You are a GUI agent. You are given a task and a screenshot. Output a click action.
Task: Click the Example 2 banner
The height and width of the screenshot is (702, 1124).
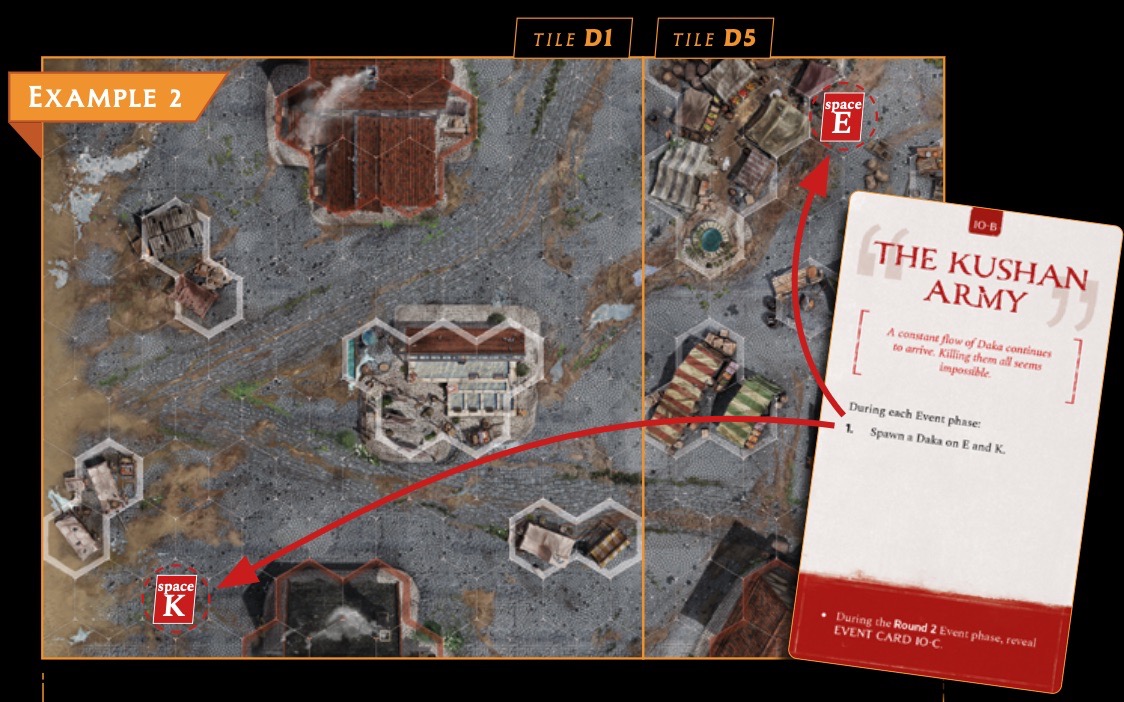coord(112,98)
